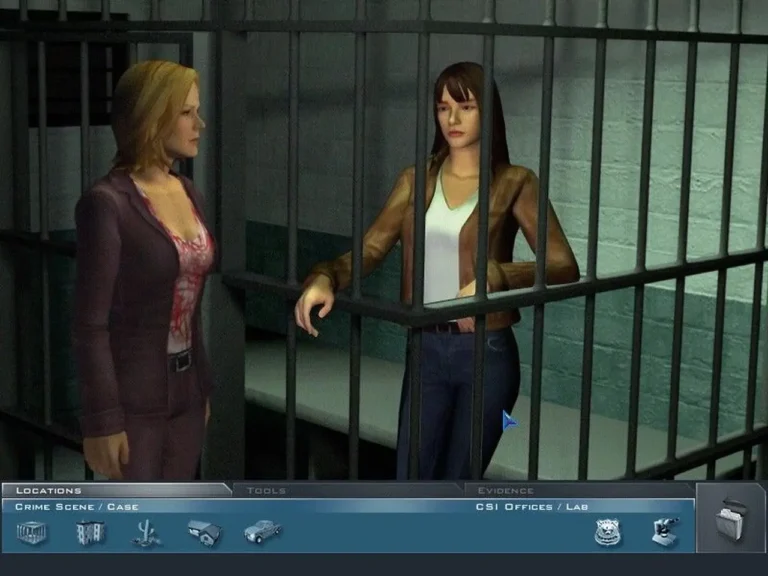Visit the desert cactus location
The width and height of the screenshot is (768, 576).
147,533
